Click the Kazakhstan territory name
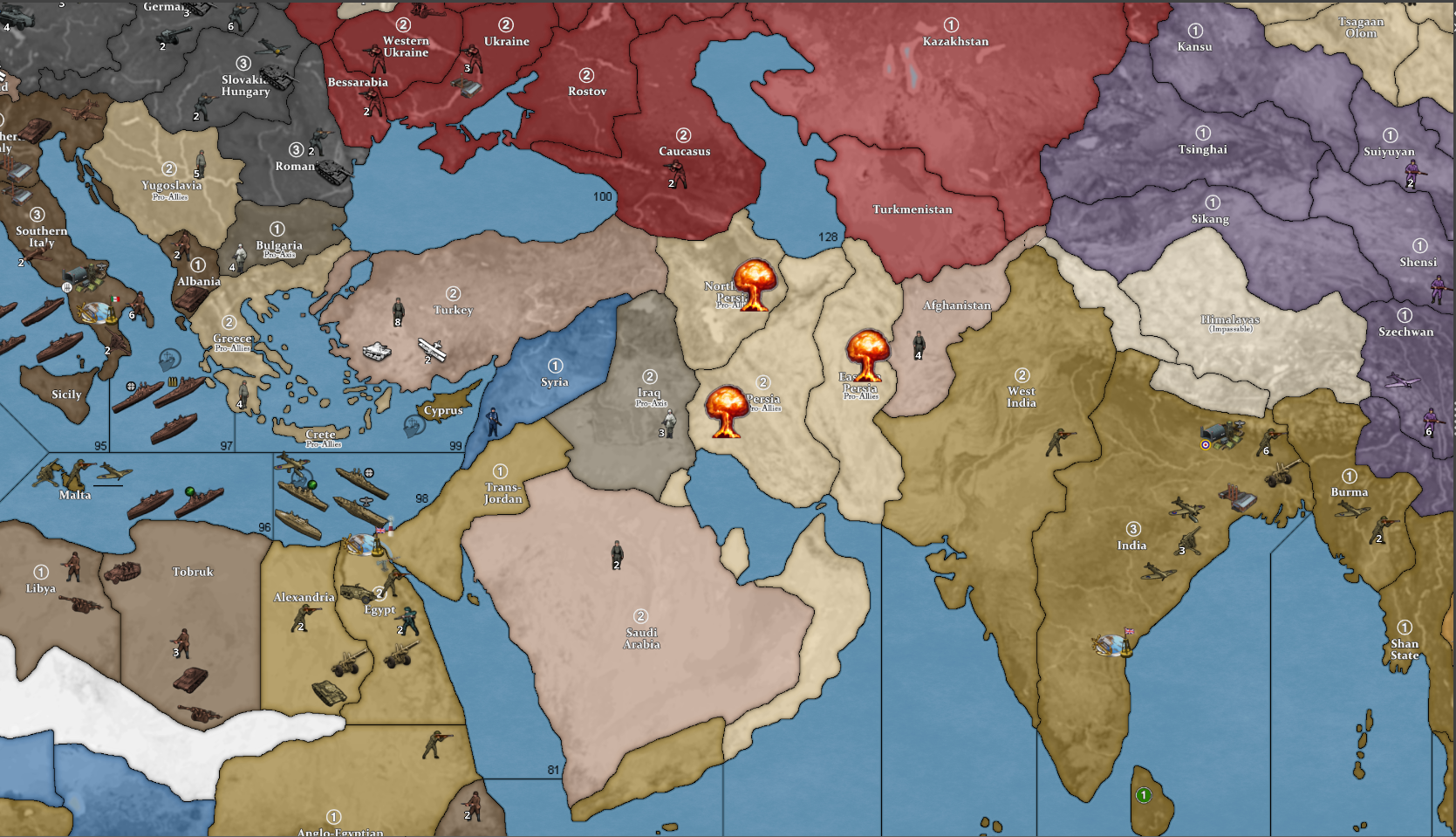1456x837 pixels. tap(954, 41)
